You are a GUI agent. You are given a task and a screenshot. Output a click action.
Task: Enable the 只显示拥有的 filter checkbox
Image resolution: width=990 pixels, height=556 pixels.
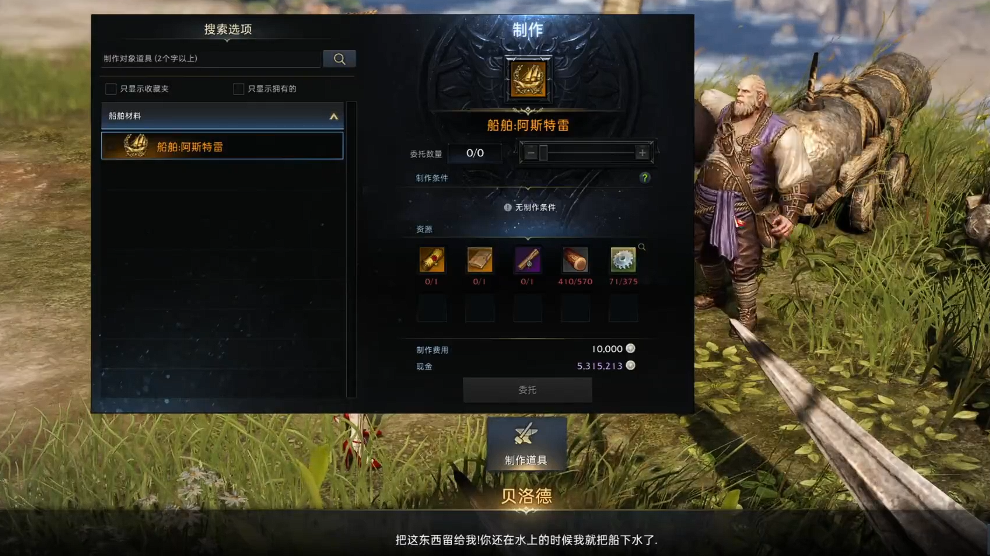pos(238,89)
